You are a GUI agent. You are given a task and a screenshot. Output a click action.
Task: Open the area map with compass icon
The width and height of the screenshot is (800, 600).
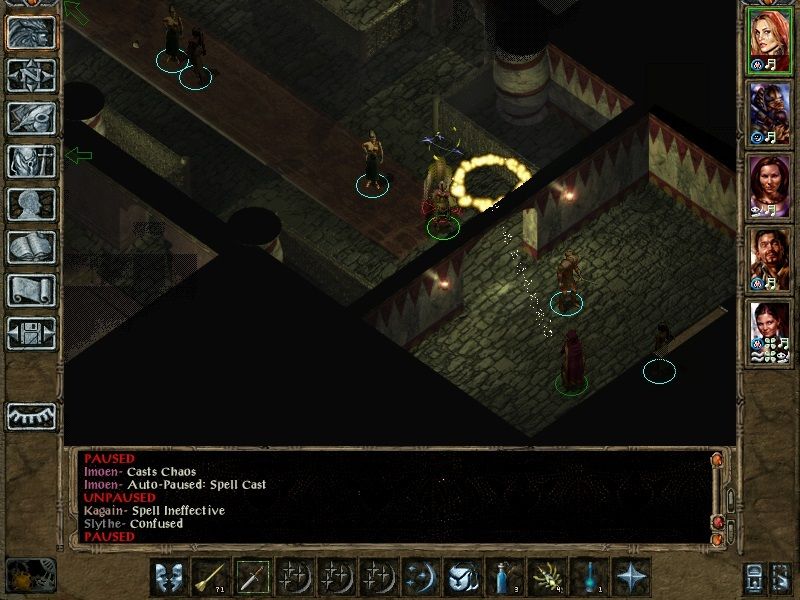pos(32,75)
